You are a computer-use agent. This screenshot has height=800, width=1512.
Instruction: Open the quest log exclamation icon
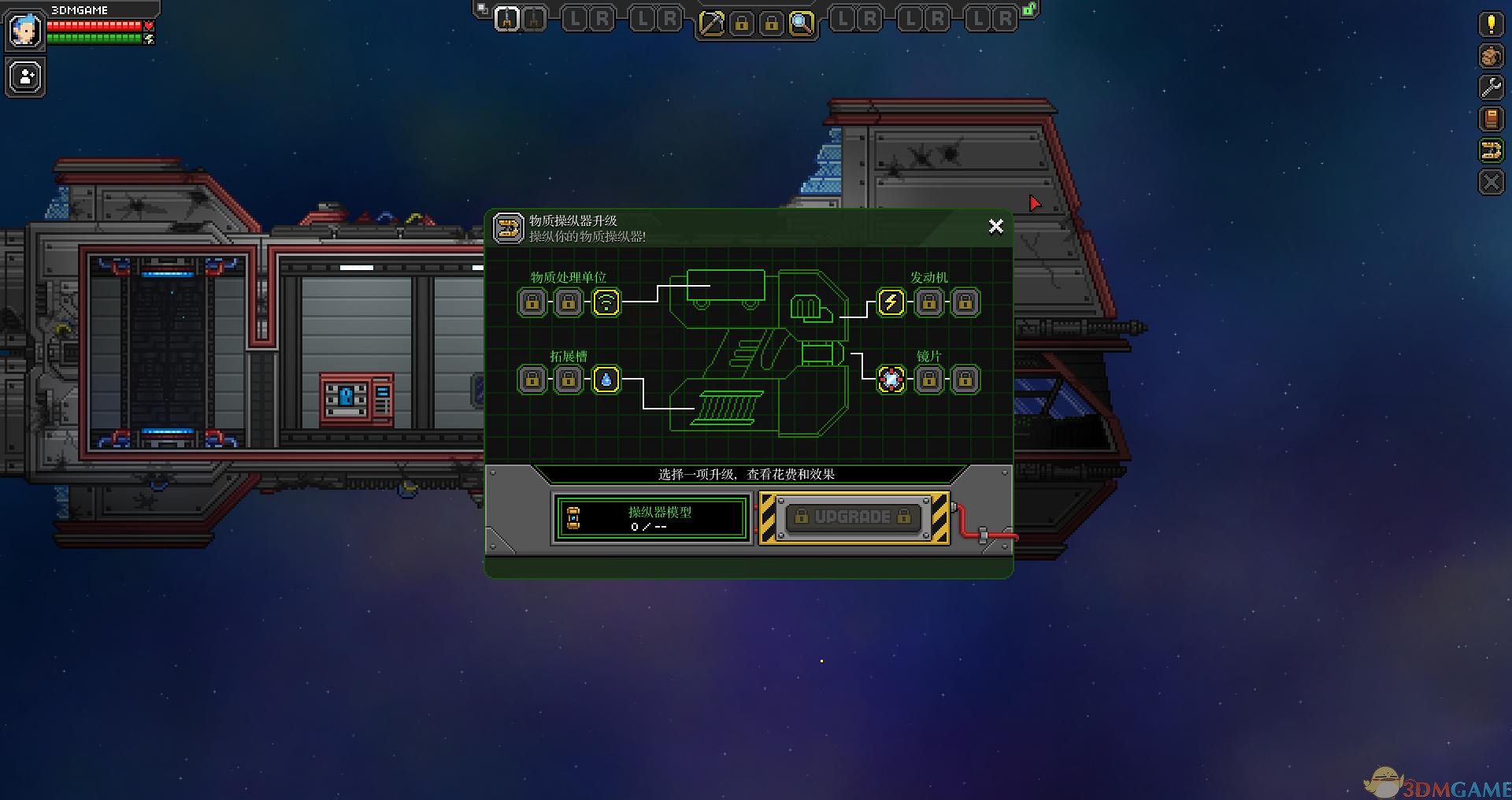coord(1491,24)
